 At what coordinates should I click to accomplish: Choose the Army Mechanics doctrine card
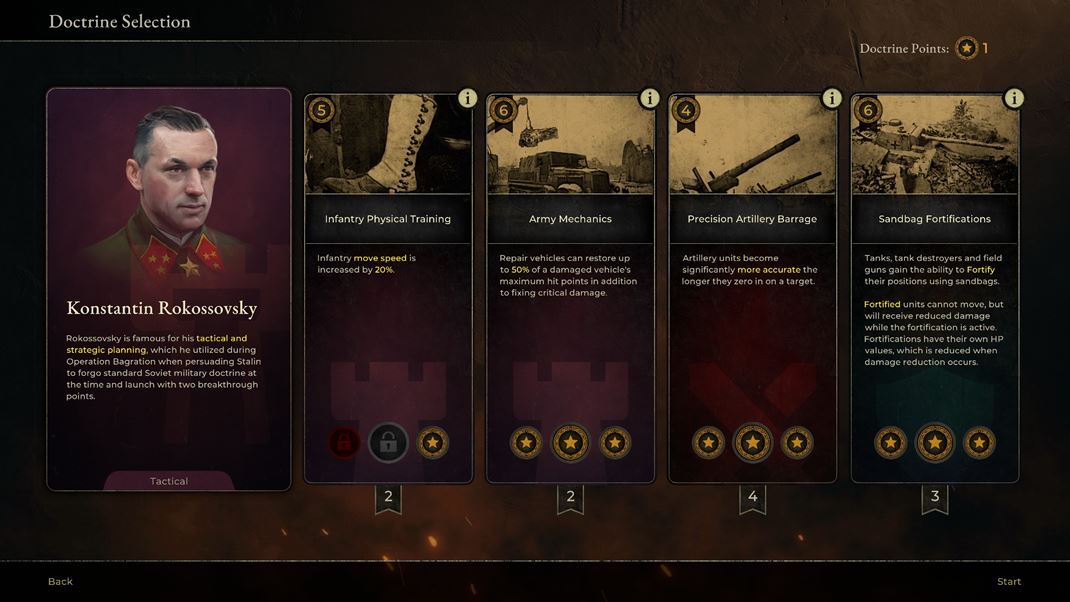point(570,290)
